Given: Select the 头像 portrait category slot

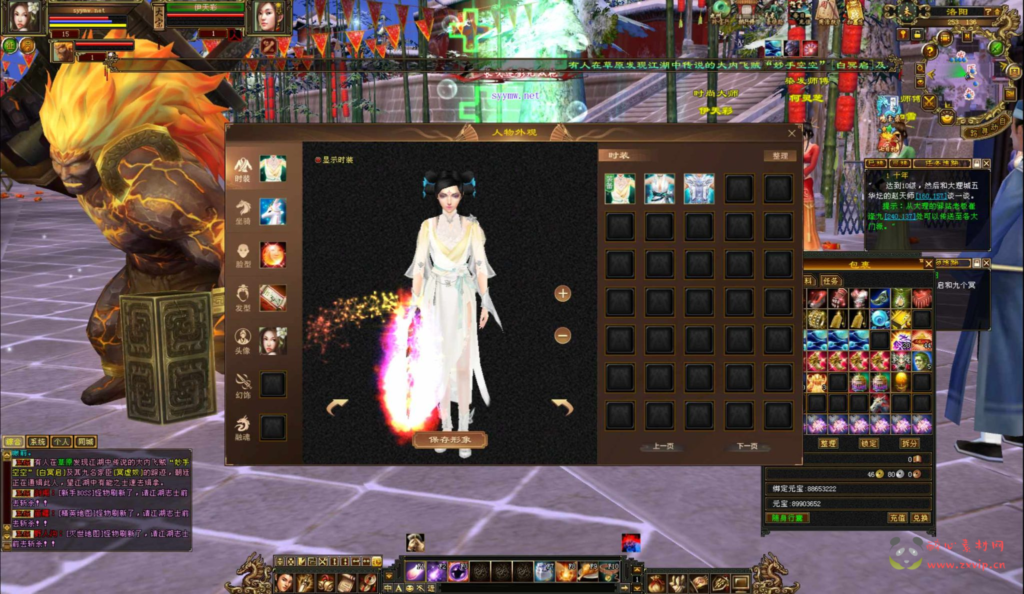Looking at the screenshot, I should tap(273, 341).
